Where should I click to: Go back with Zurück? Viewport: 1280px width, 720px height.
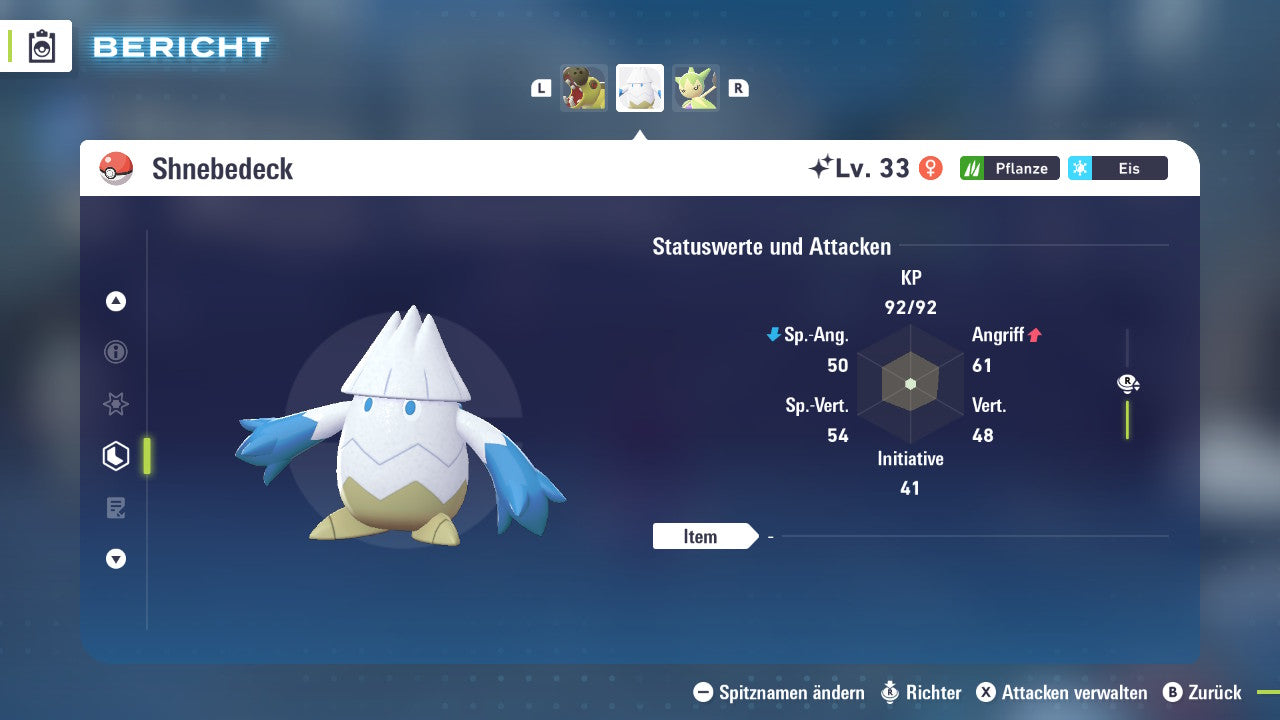point(1202,692)
